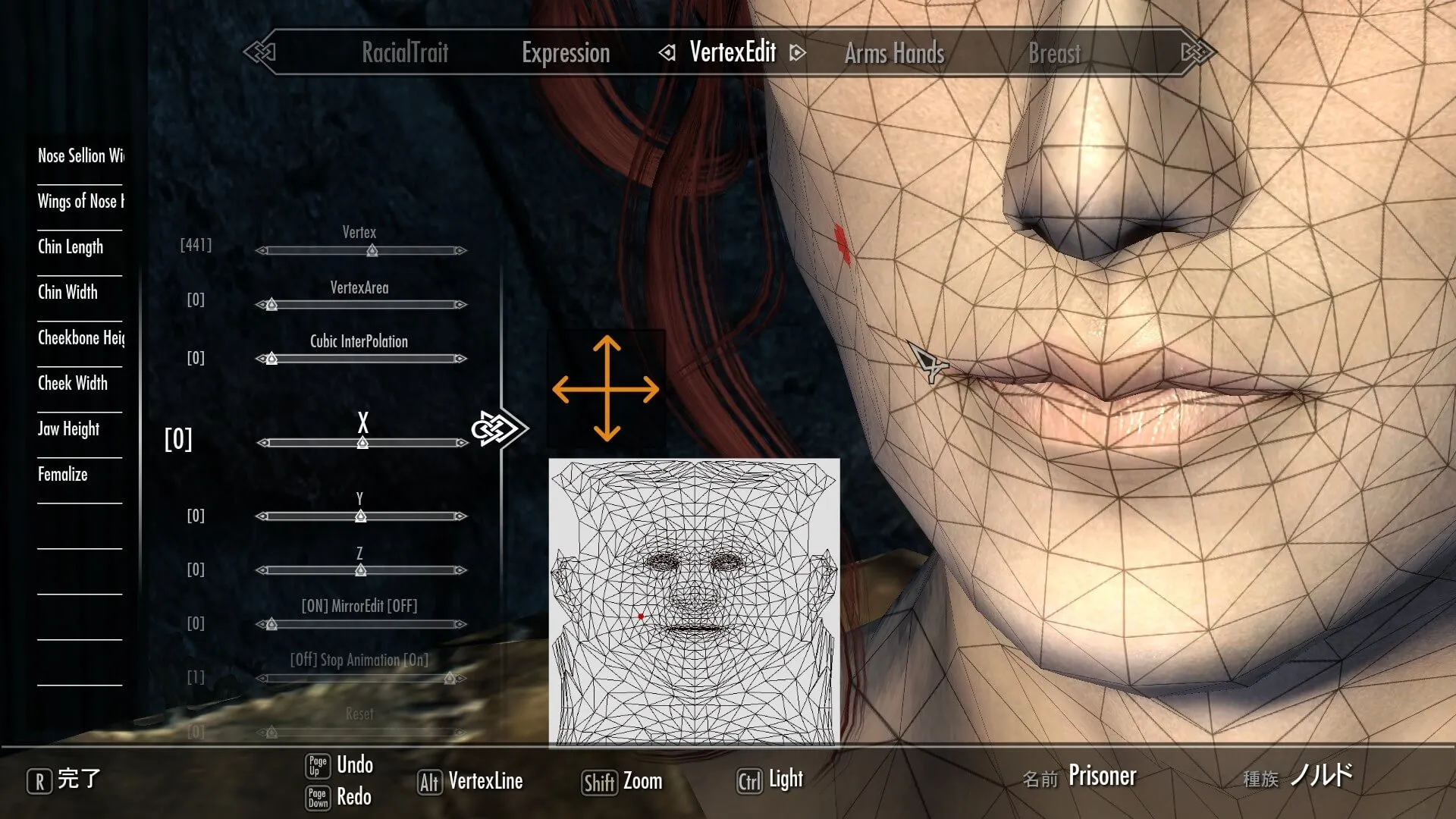Select the Chin Width entry
Viewport: 1456px width, 819px height.
[x=67, y=292]
